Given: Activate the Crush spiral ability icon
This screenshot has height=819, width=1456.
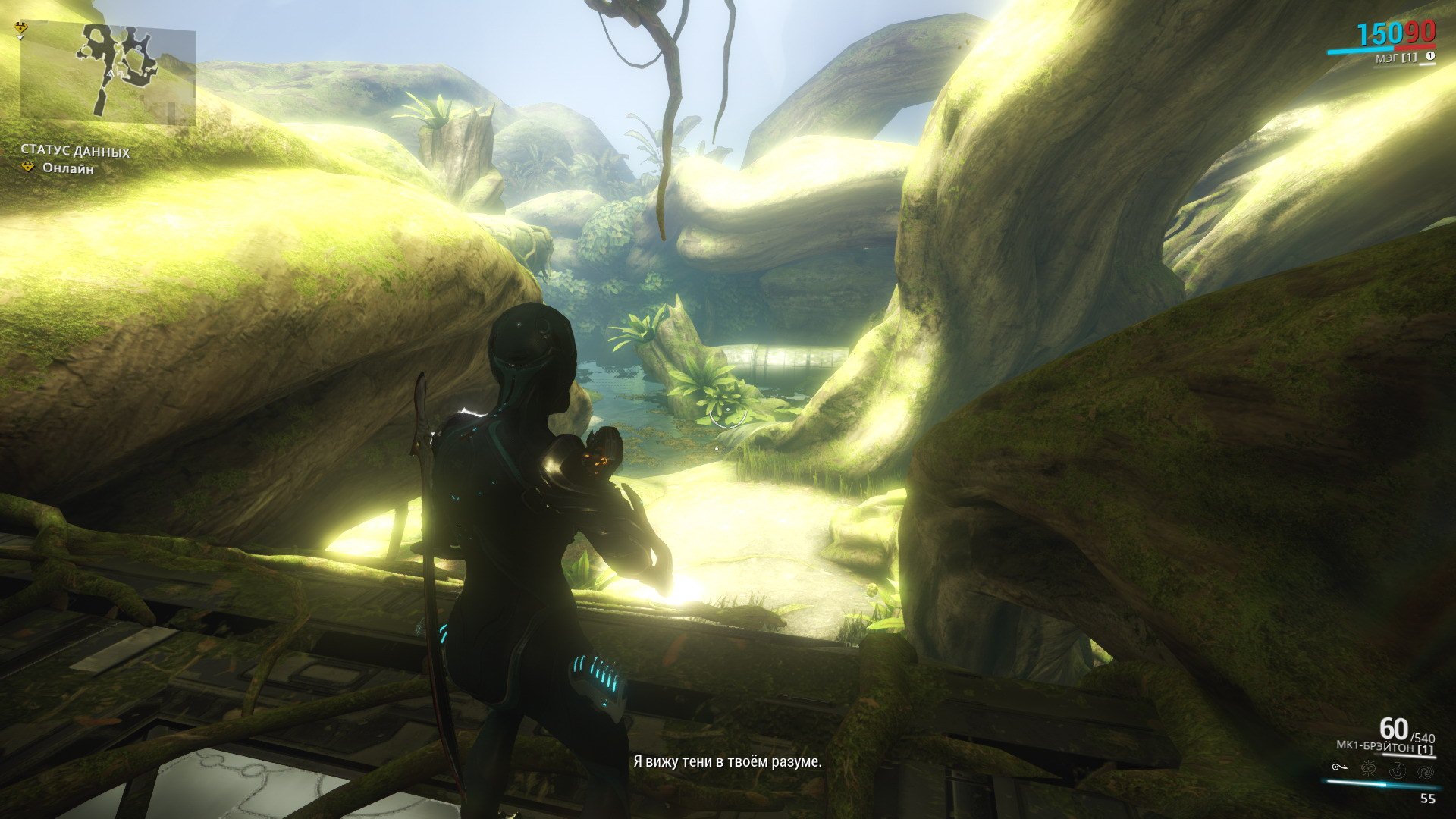Looking at the screenshot, I should coord(1424,770).
